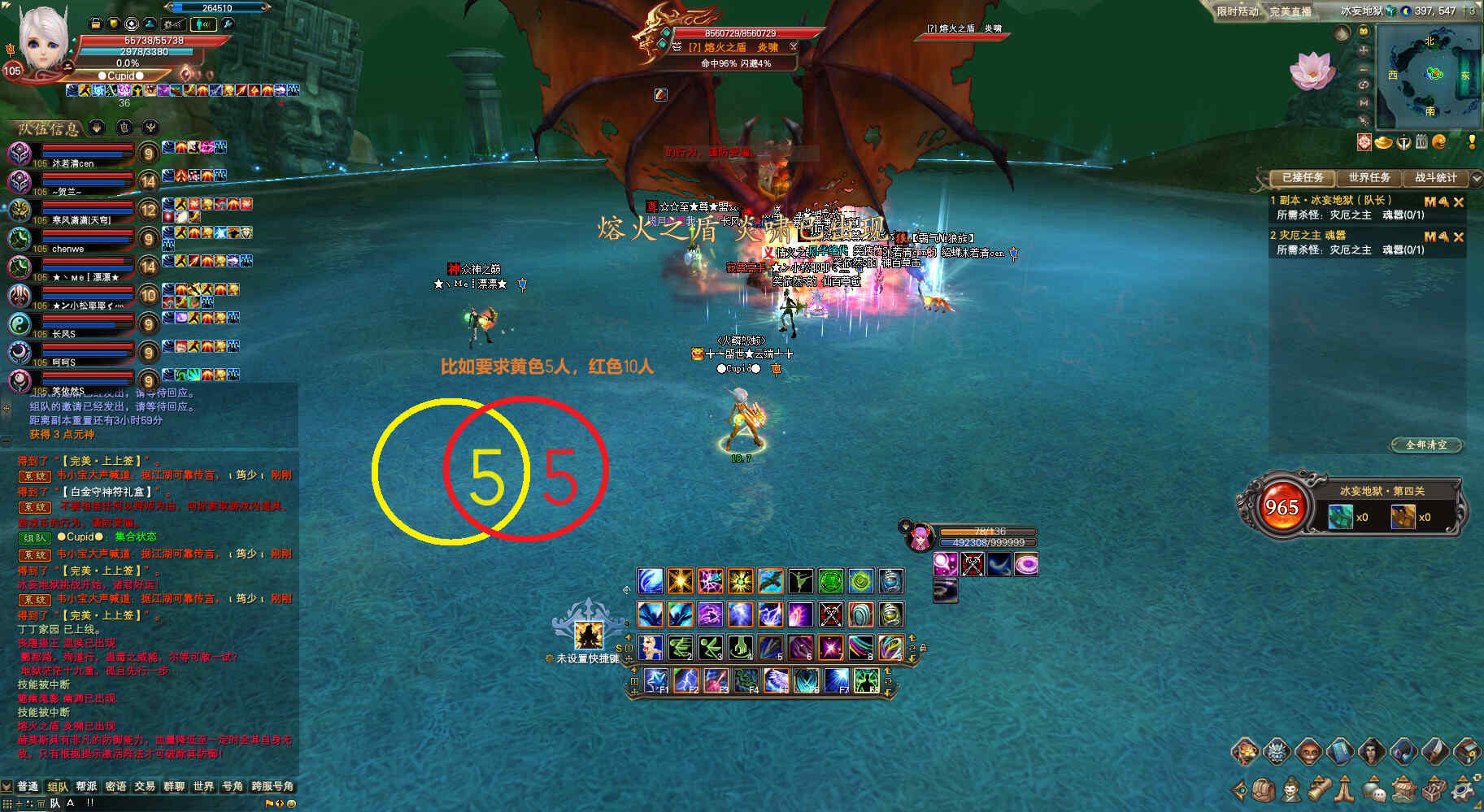Switch to the 世界任务 quest tab
The width and height of the screenshot is (1484, 812).
pos(1369,177)
